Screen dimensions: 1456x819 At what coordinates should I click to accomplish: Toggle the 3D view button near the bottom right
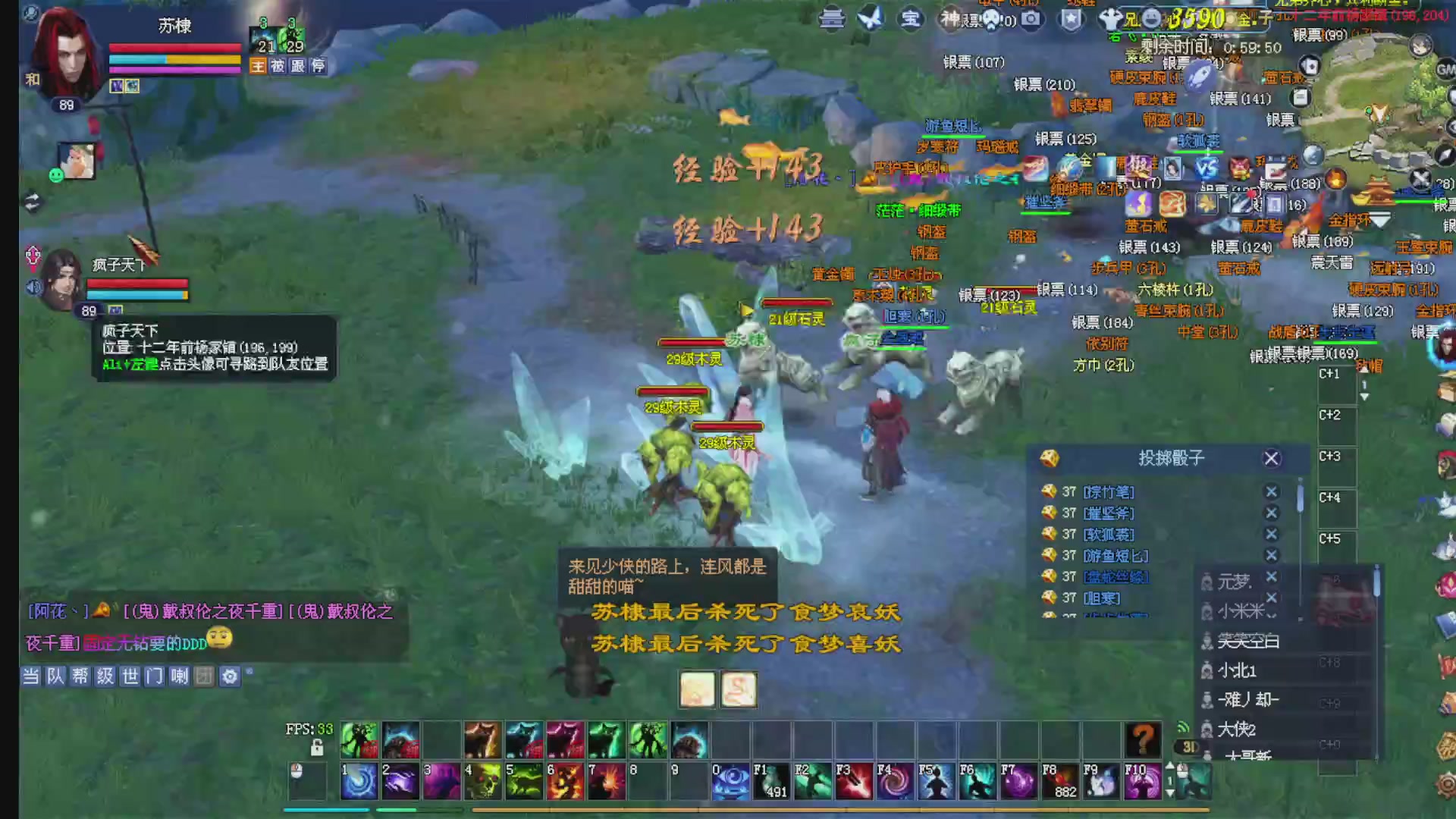click(1189, 746)
